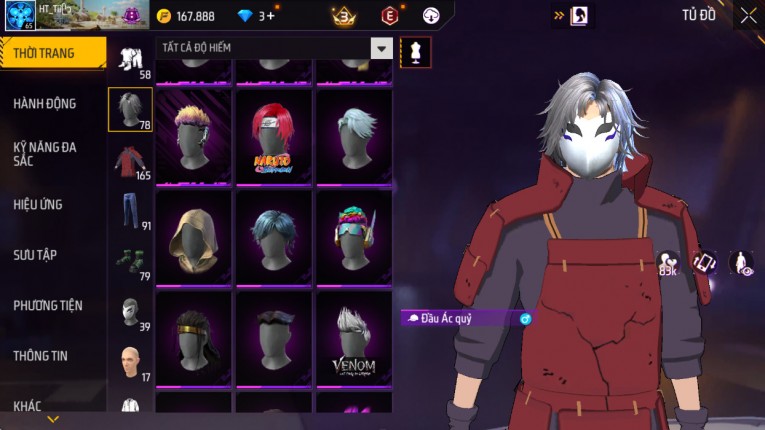This screenshot has height=430, width=765.
Task: Open the Hiệu Ứng section
Action: click(38, 204)
